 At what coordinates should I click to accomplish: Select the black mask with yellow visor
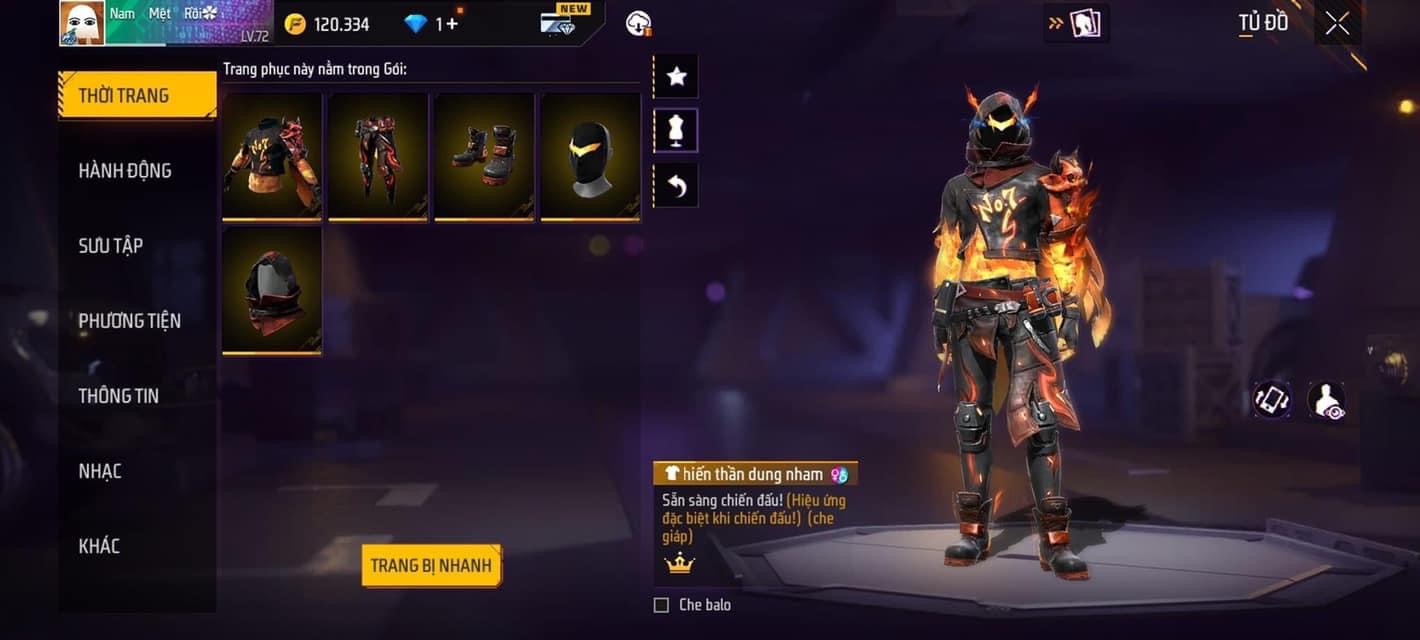point(590,155)
